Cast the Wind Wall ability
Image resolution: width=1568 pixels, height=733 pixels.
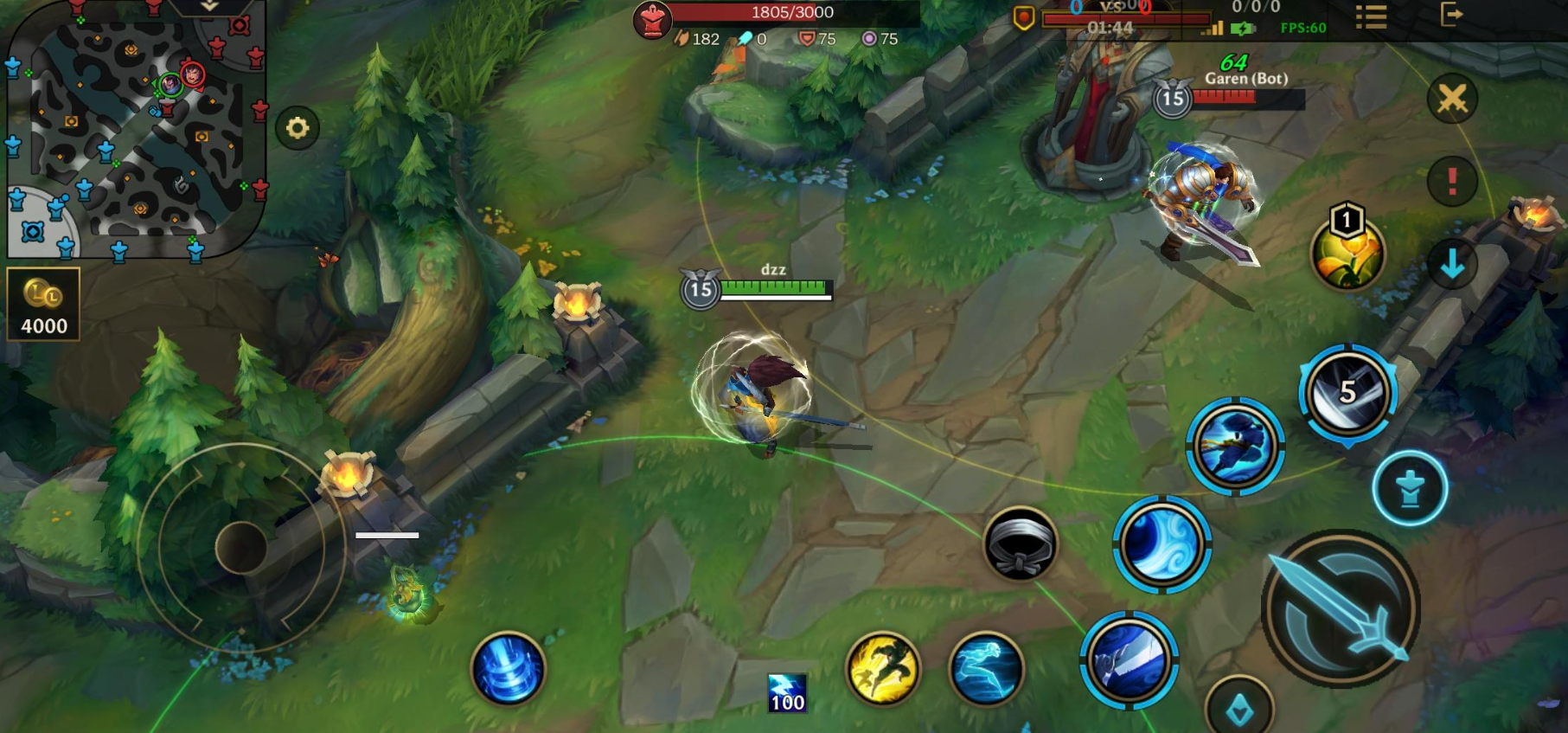(1162, 543)
